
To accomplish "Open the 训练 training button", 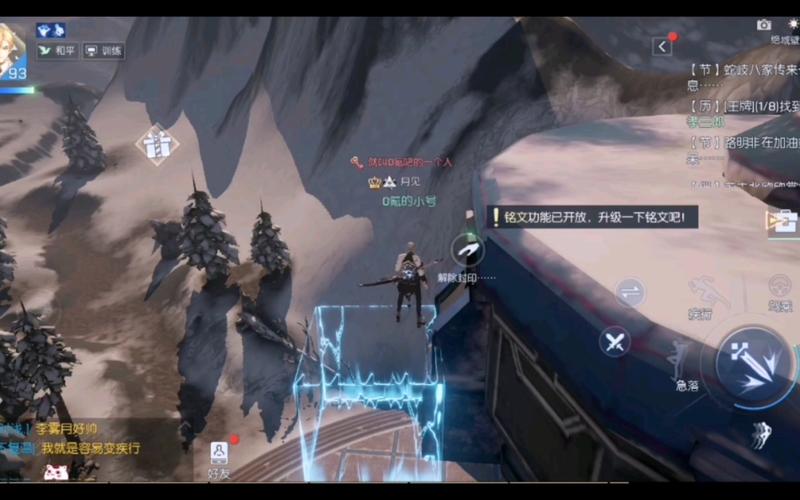I will pos(103,50).
